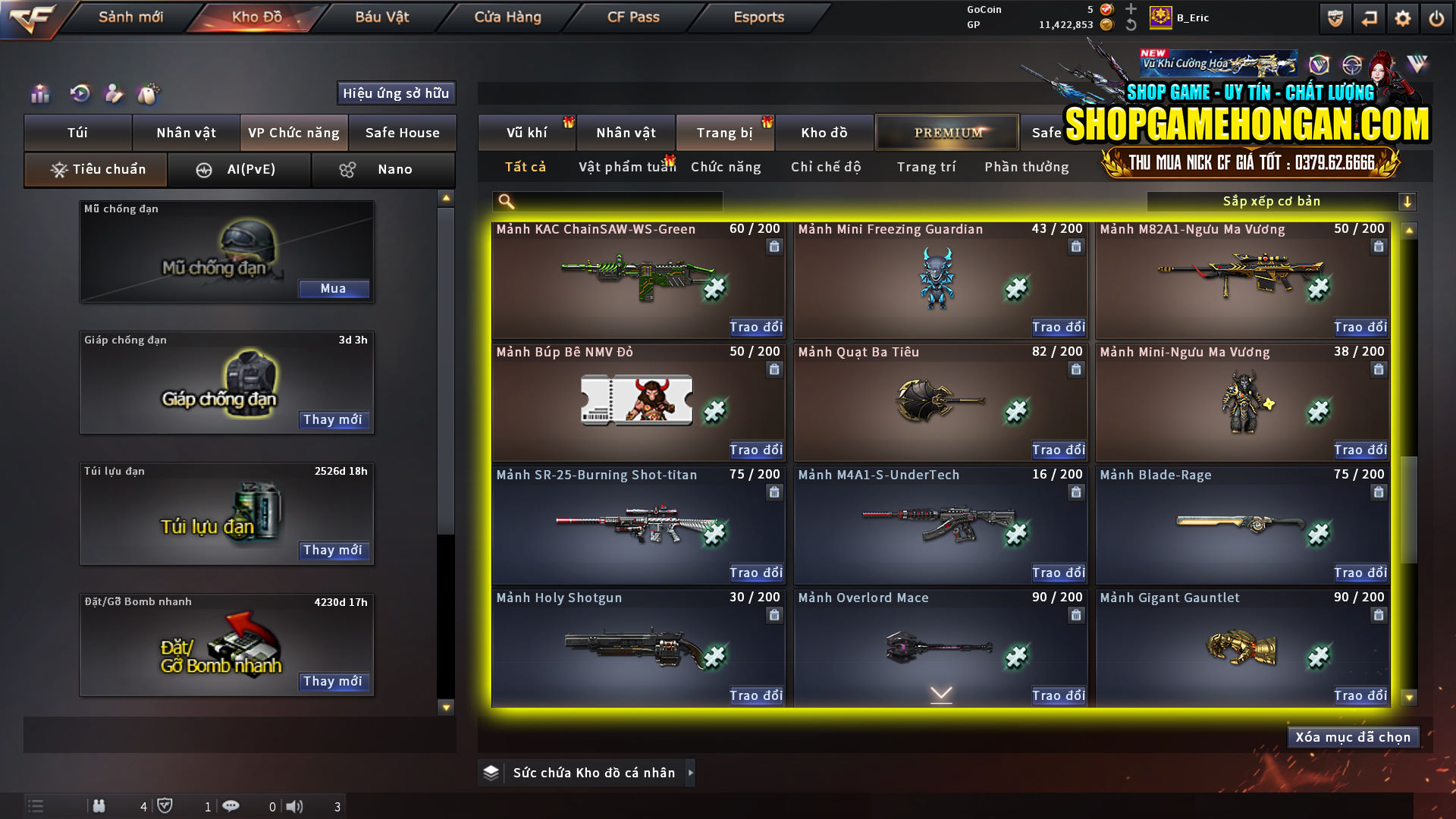This screenshot has width=1456, height=819.
Task: Open the PREMIUM tab
Action: click(946, 132)
